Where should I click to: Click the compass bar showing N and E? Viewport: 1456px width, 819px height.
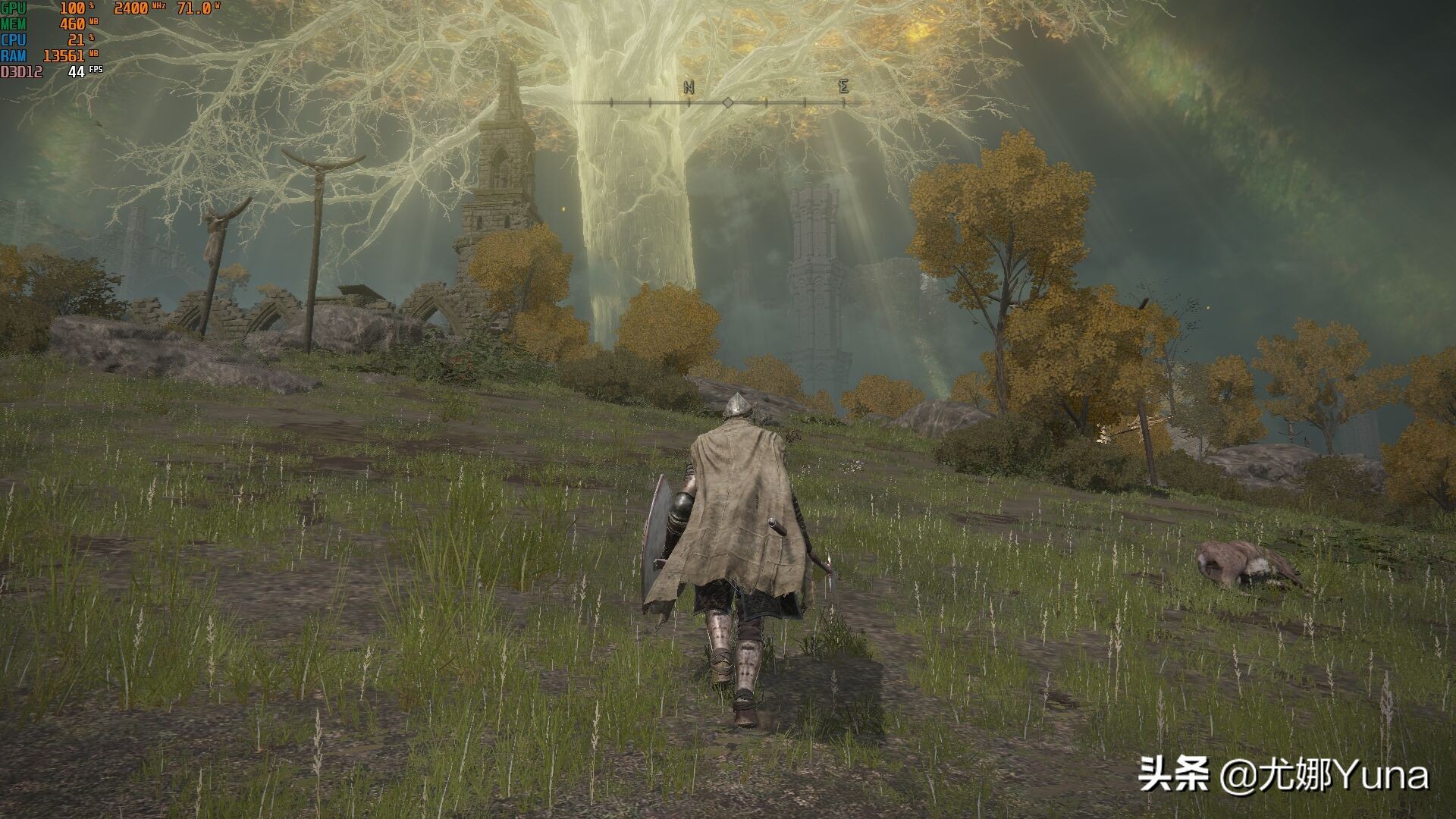[x=726, y=101]
